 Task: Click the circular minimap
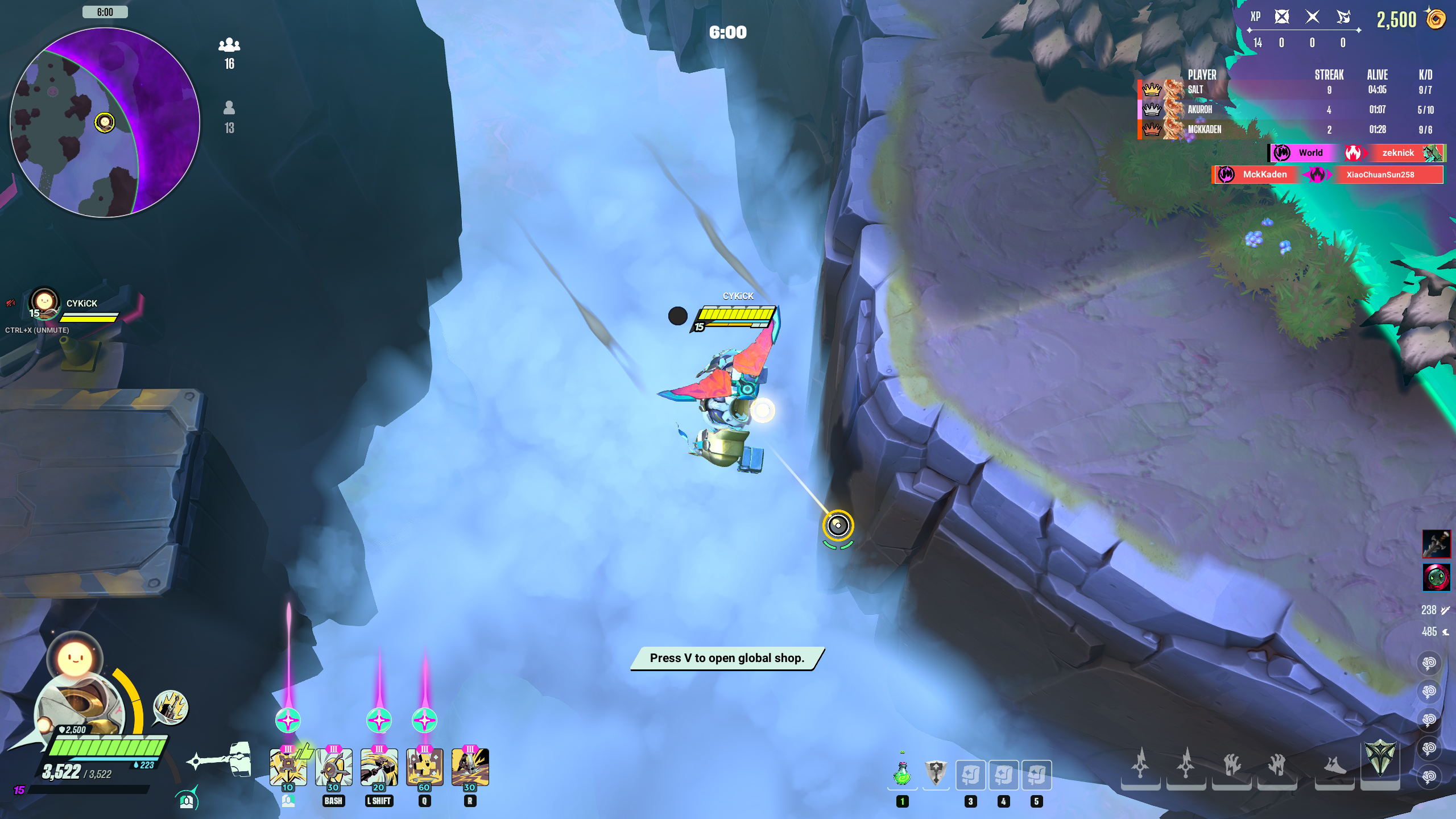pos(105,122)
